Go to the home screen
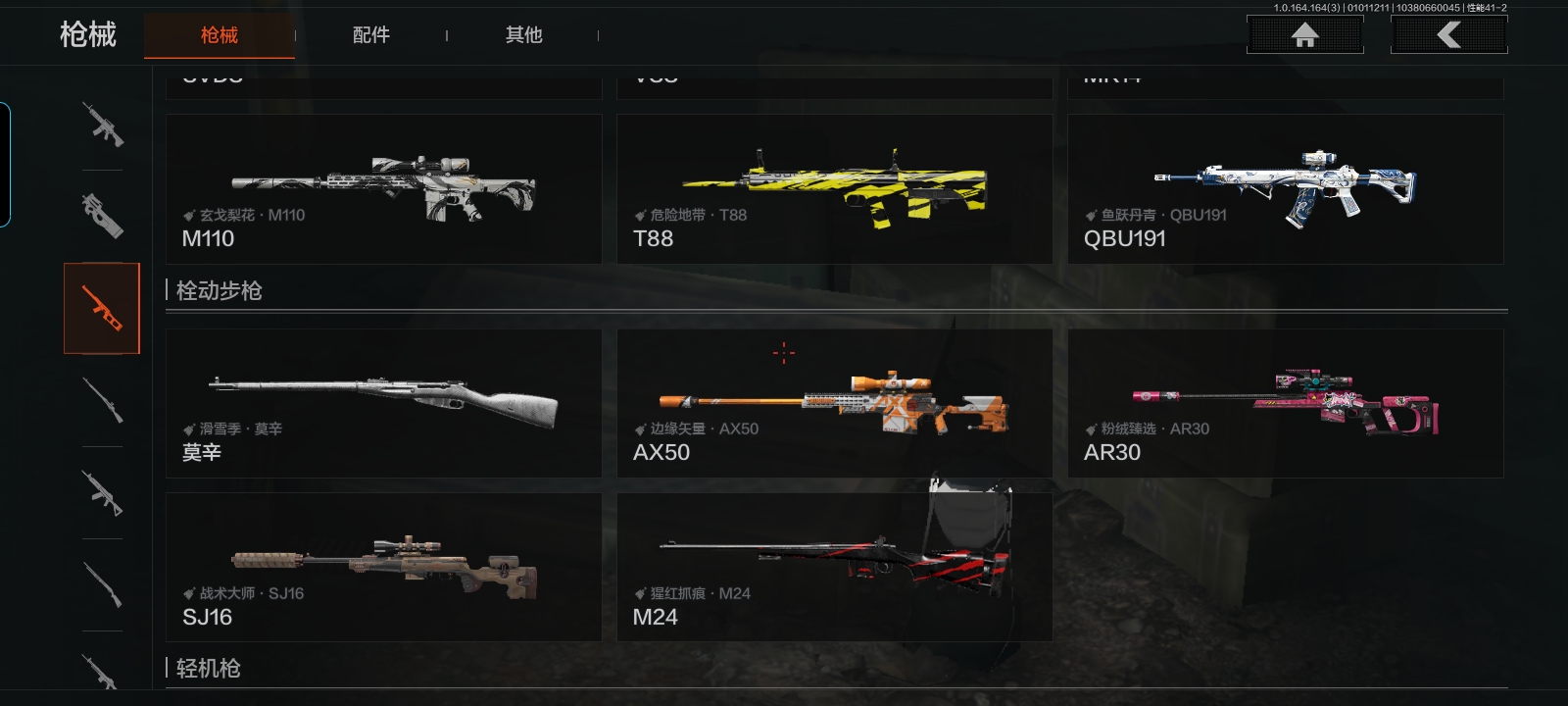1568x706 pixels. tap(1304, 35)
